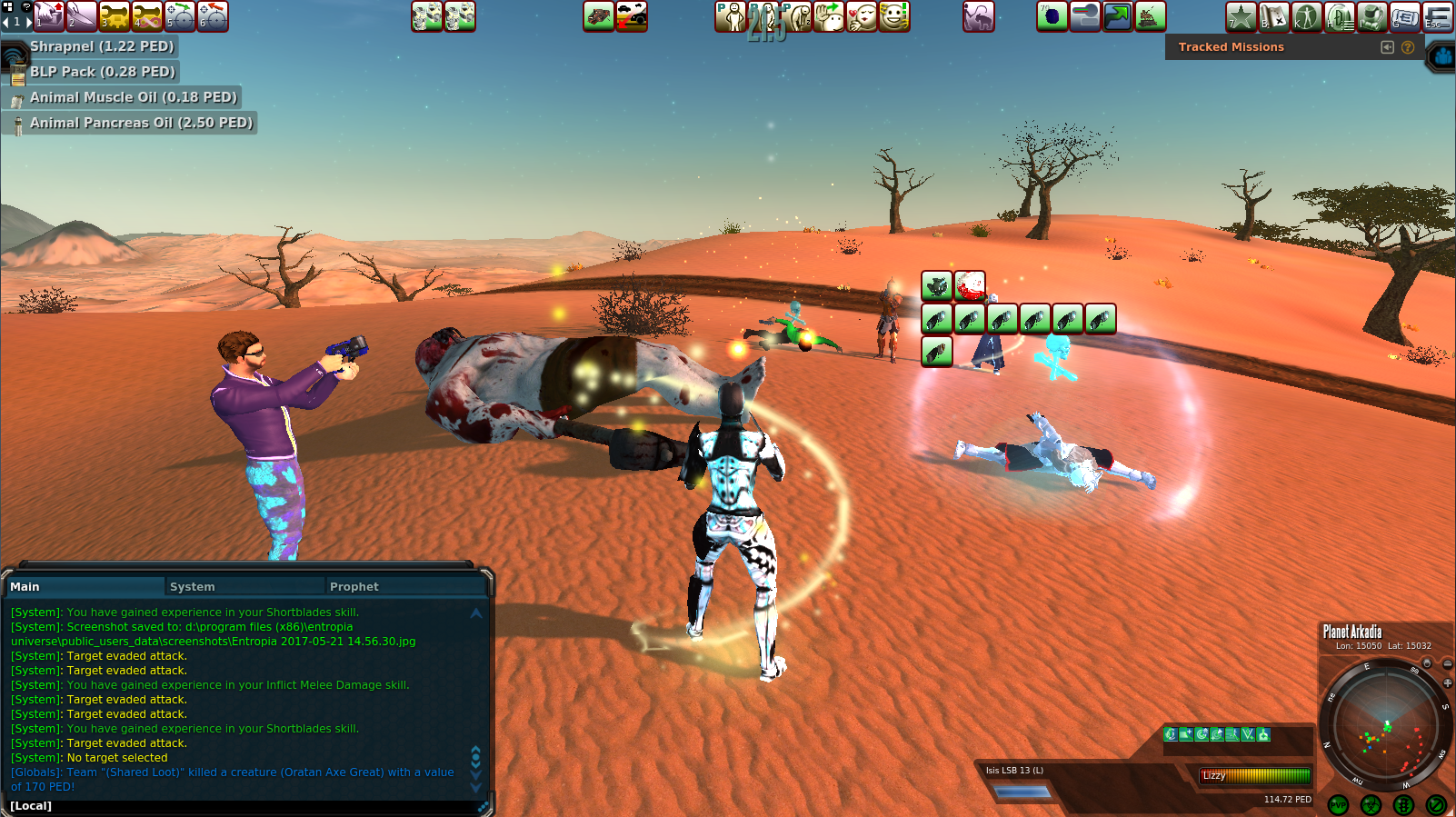Open the map scroll icon in the toolbar

coord(1274,16)
